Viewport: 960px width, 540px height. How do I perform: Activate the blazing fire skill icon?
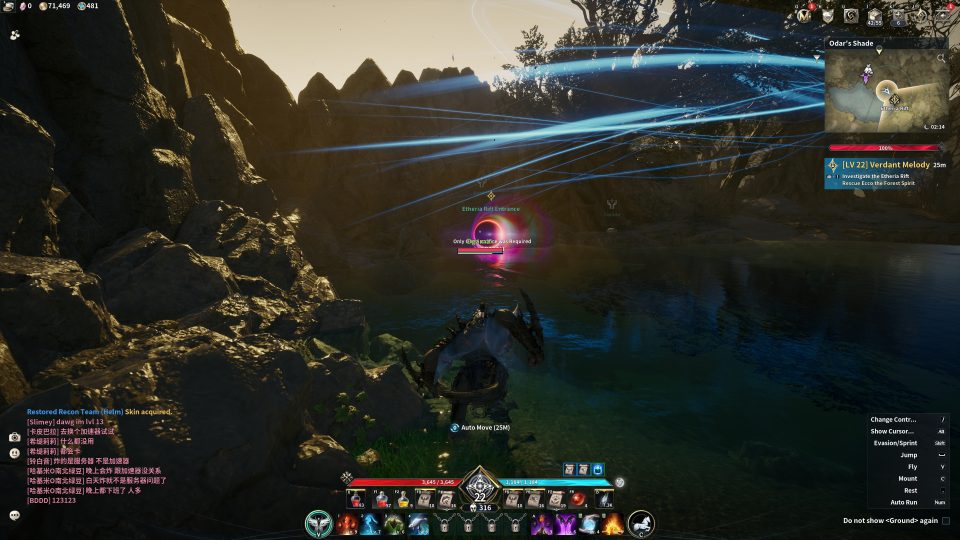pos(613,524)
